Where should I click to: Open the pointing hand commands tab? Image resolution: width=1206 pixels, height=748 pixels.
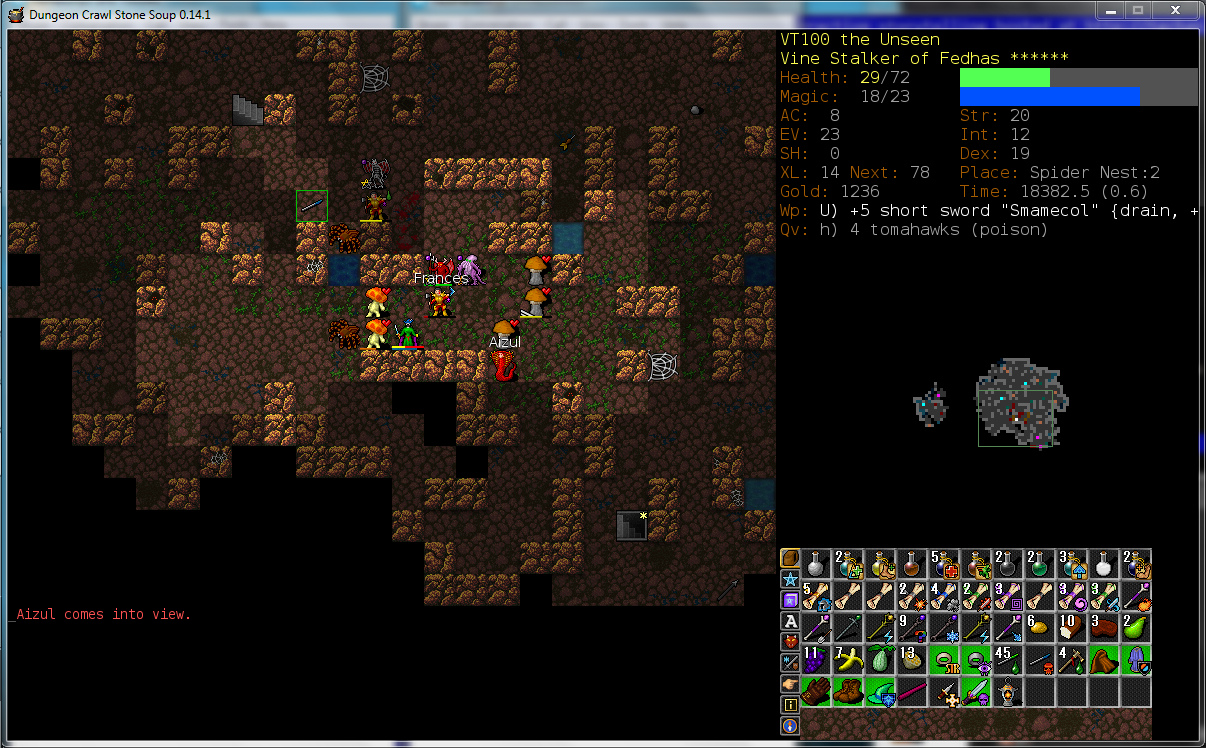click(790, 684)
